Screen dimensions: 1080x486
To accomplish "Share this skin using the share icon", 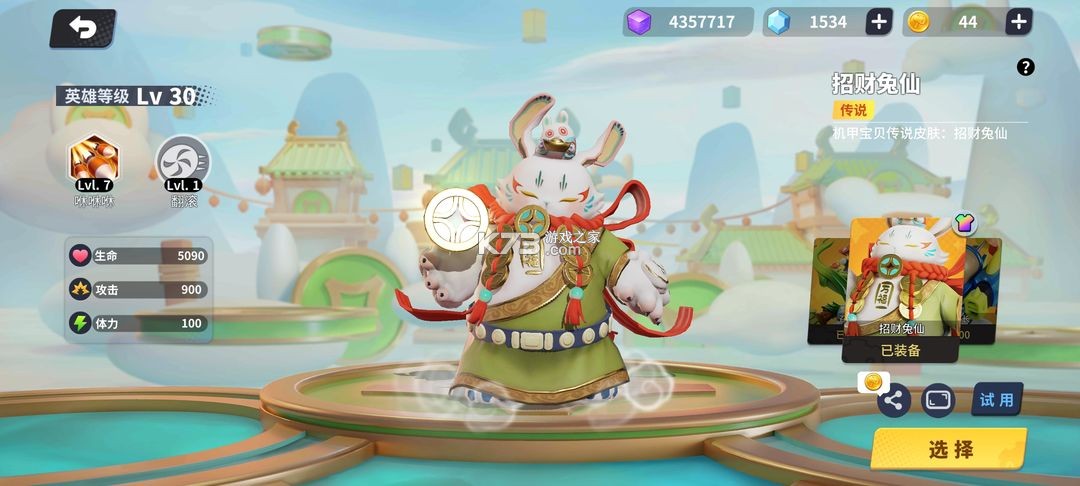I will click(x=894, y=401).
